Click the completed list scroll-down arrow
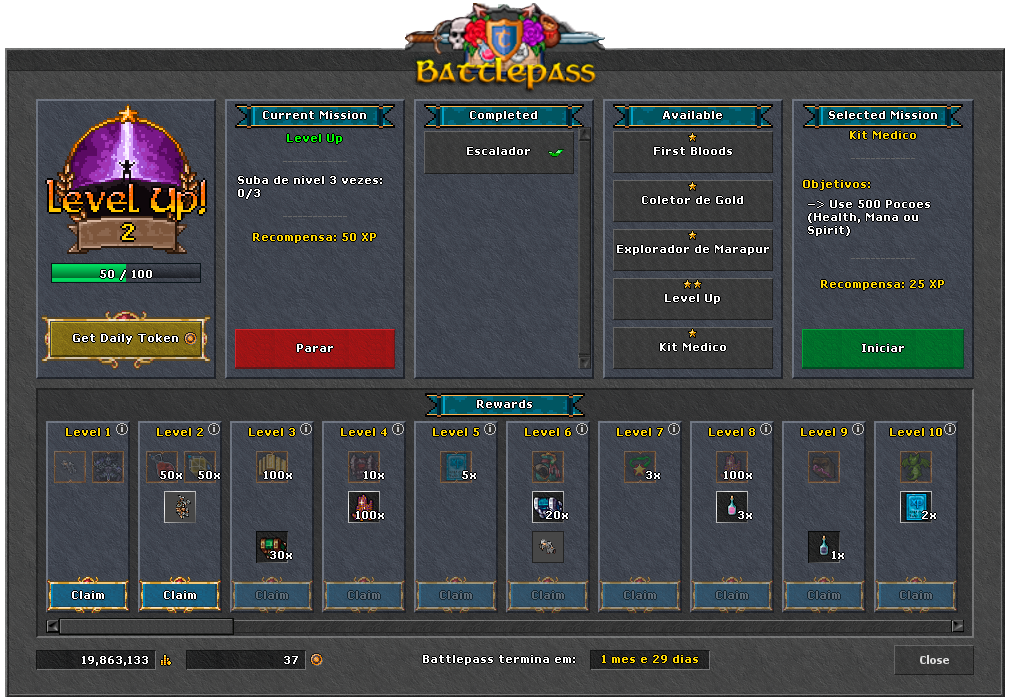 (x=586, y=362)
